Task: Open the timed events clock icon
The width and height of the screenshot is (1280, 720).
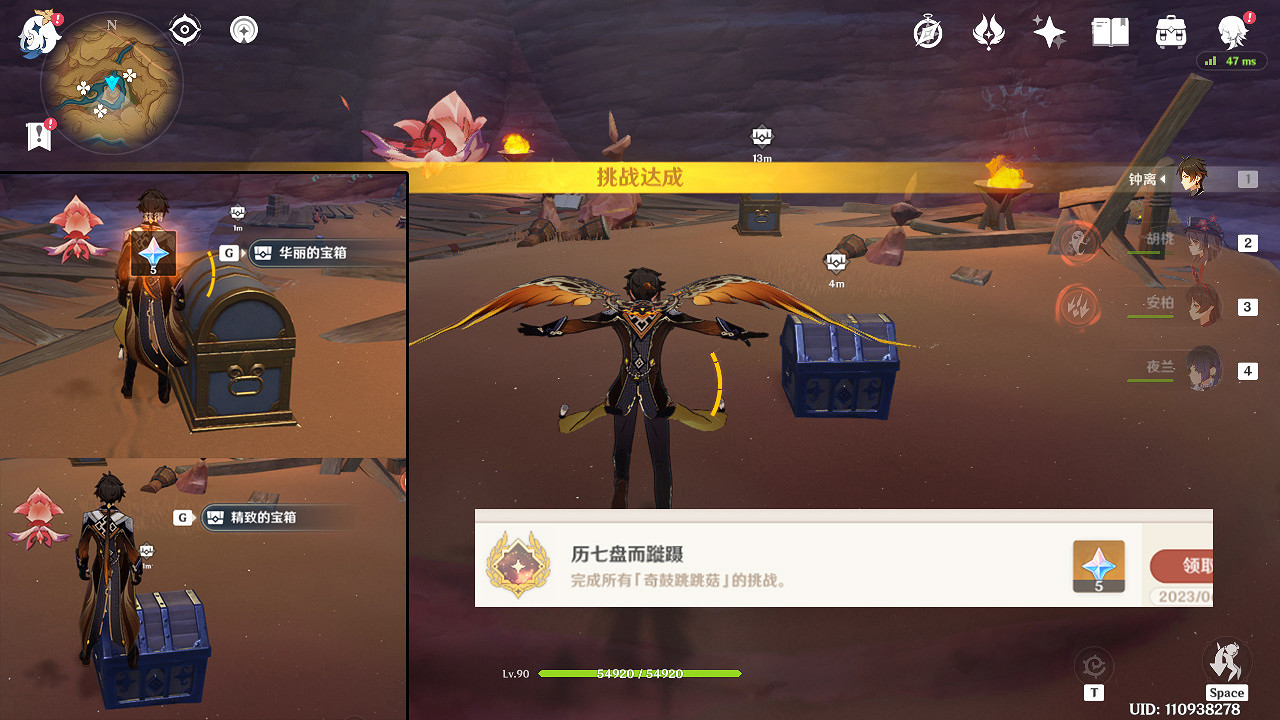Action: pos(927,31)
